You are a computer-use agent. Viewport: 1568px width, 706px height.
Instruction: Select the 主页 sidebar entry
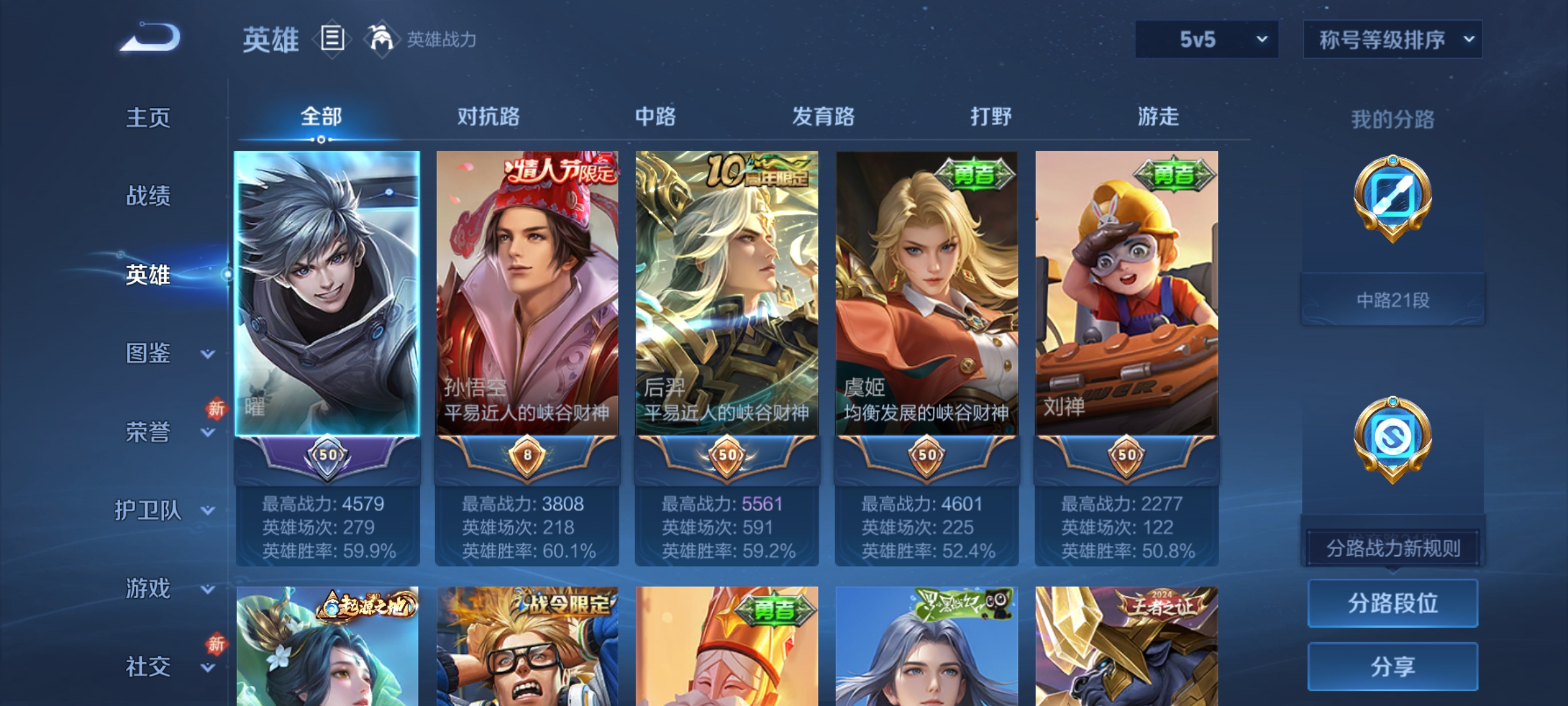point(149,118)
